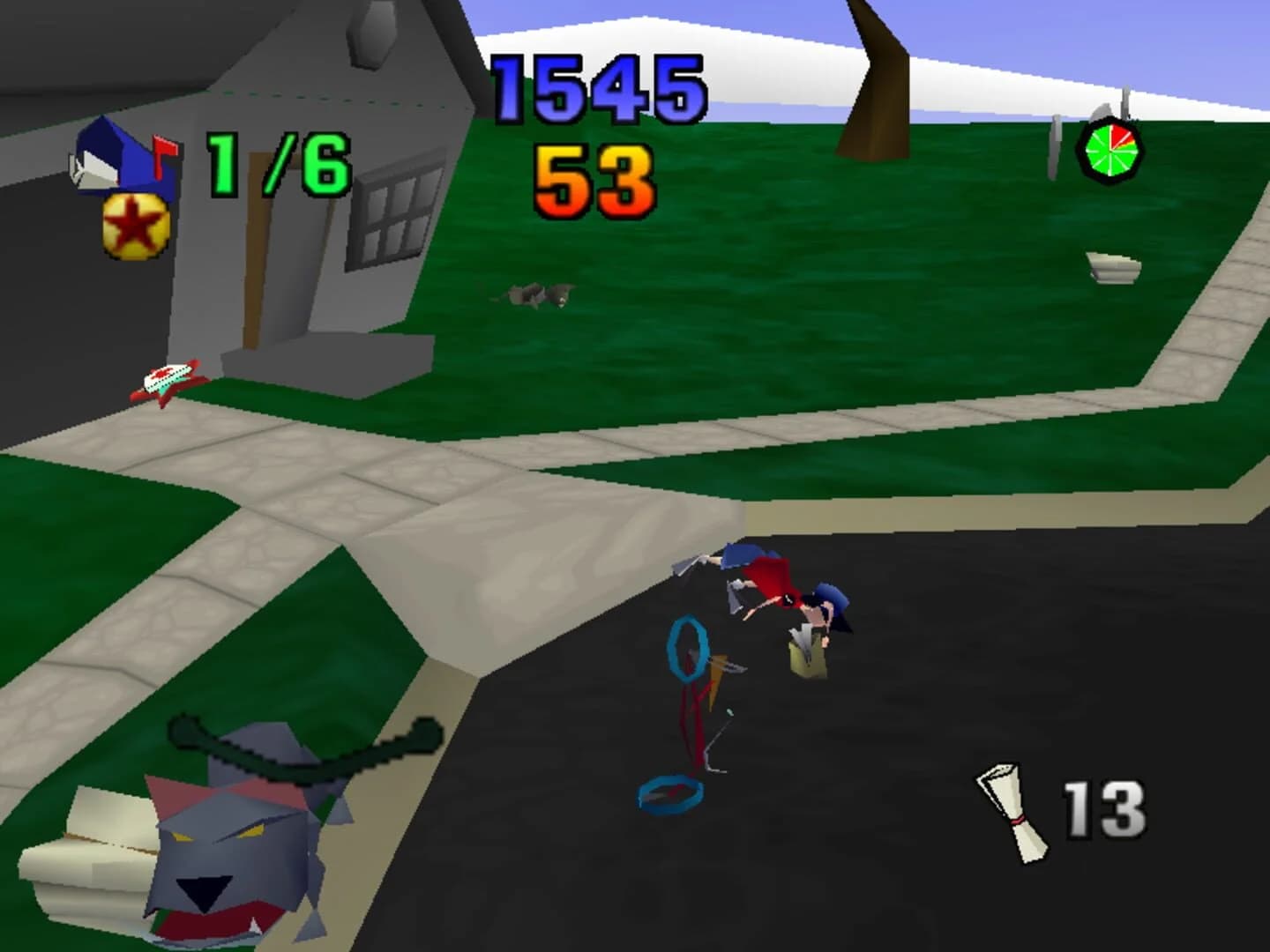Click the rat on the lawn

(538, 295)
